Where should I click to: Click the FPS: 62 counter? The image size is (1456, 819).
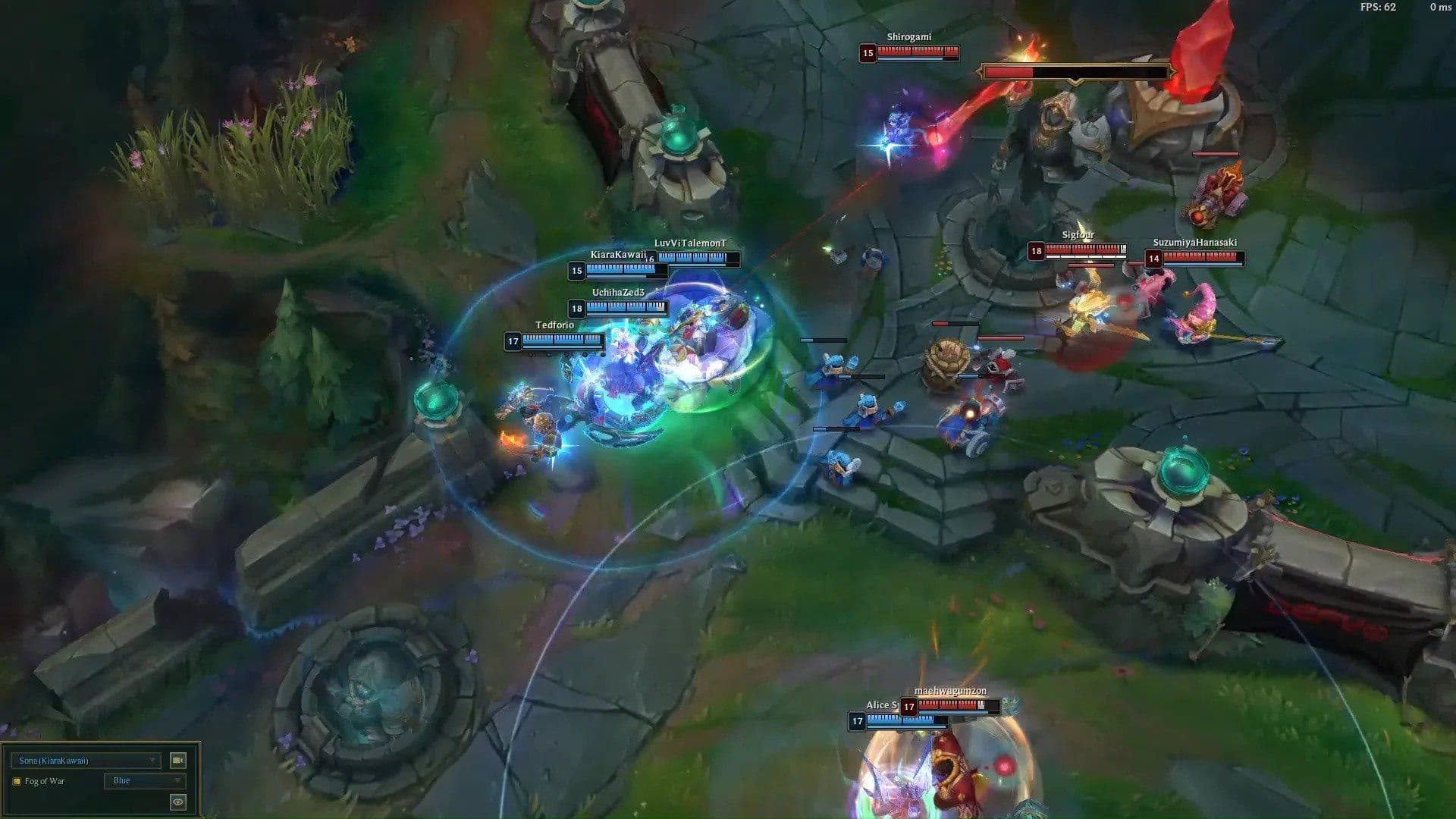pos(1379,8)
